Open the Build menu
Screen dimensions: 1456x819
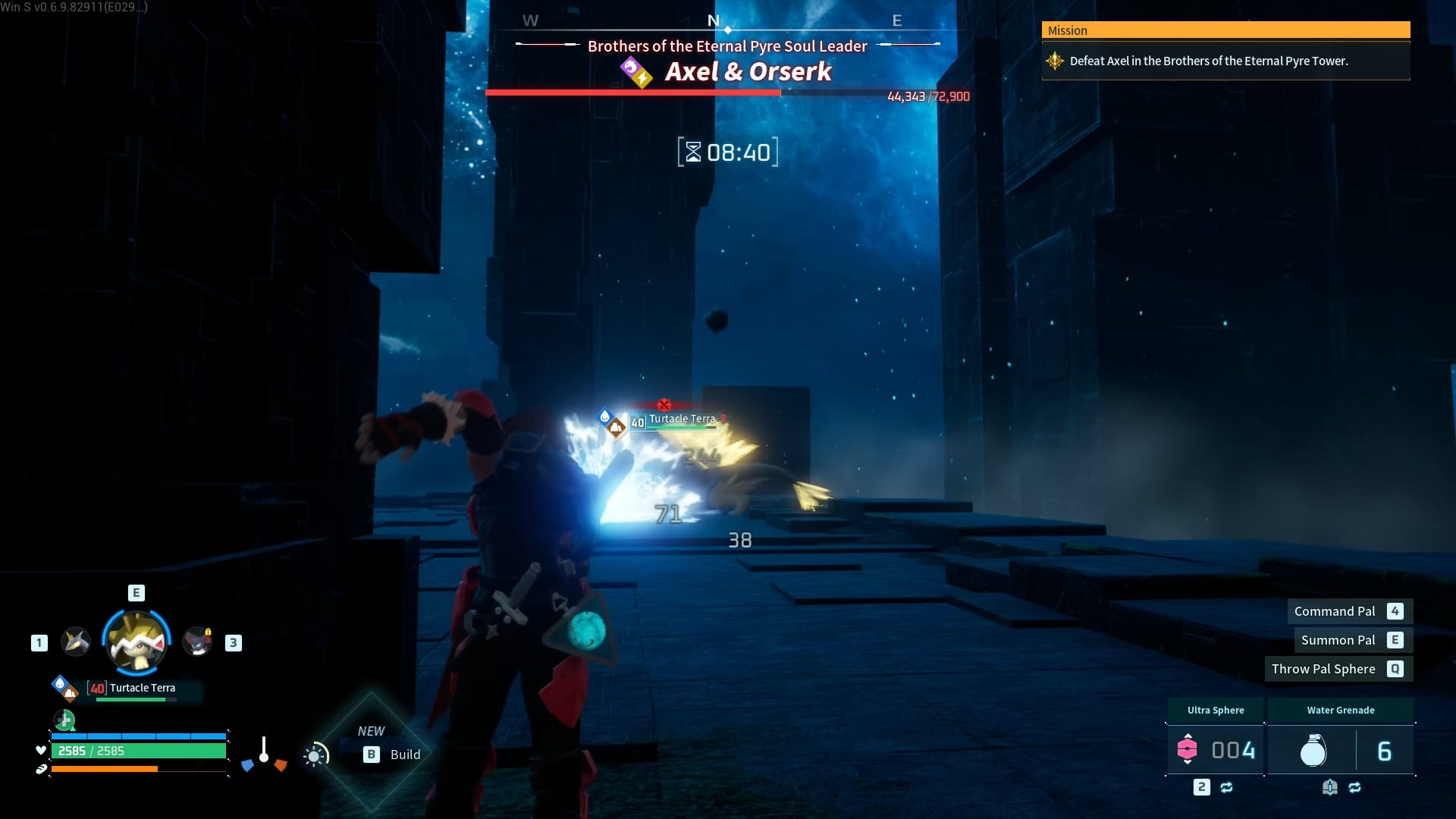tap(391, 755)
